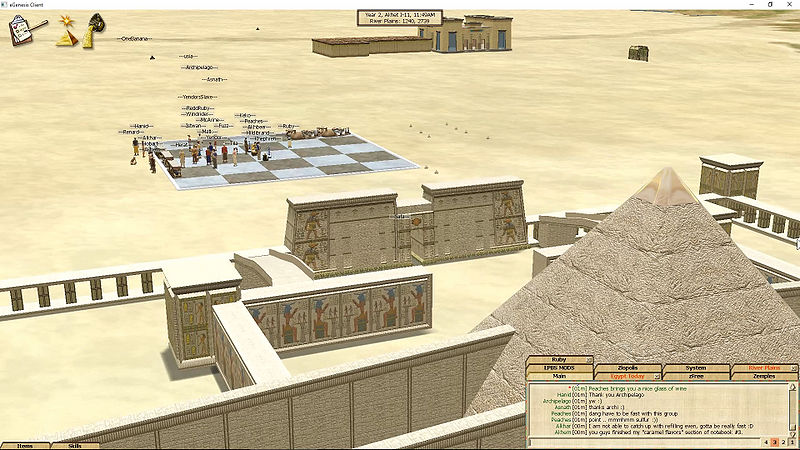Image resolution: width=800 pixels, height=450 pixels.
Task: Open the Egypt Today chat tab
Action: tap(628, 376)
